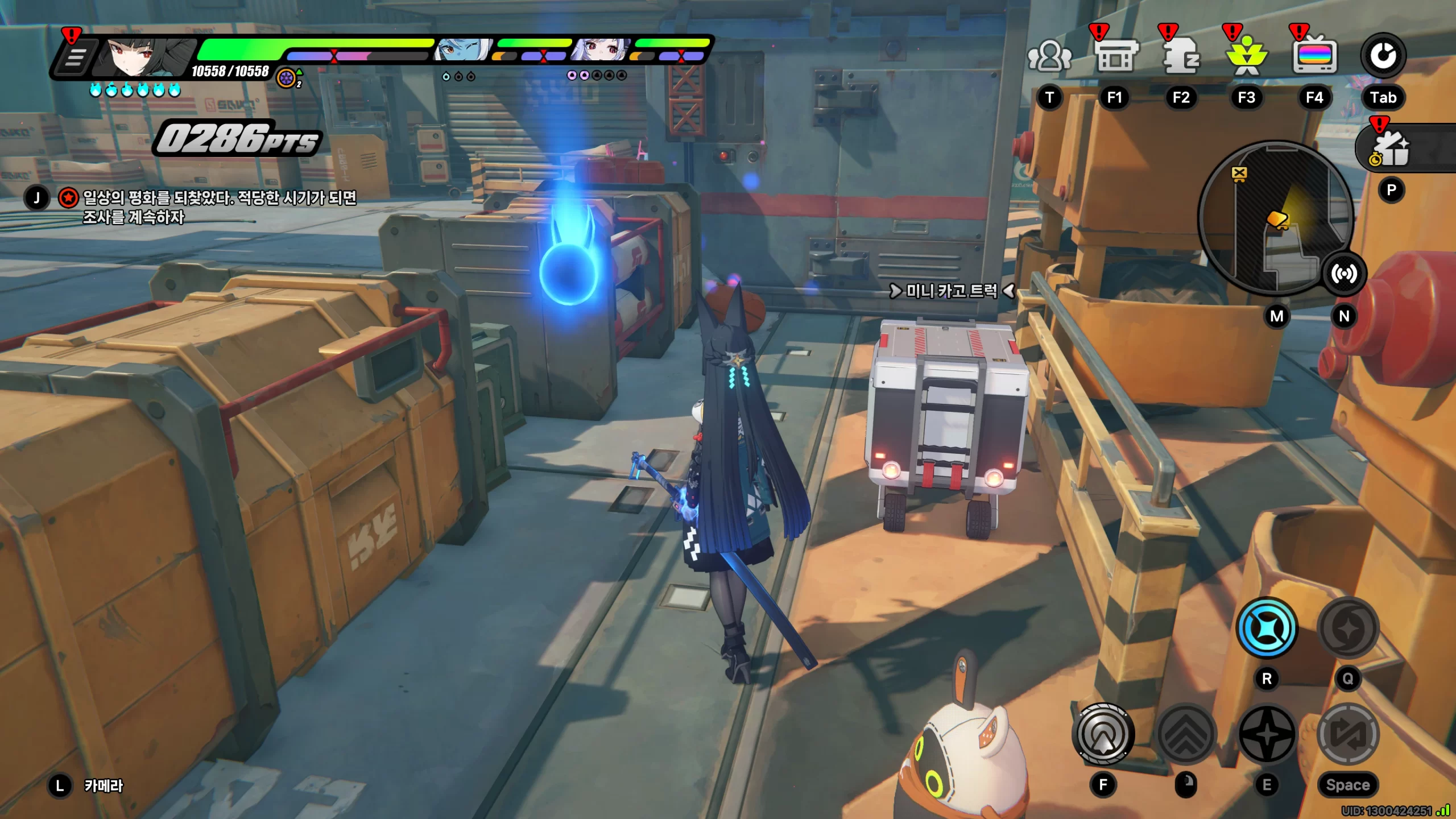Activate the glowing blue special skill
The width and height of the screenshot is (1456, 819).
point(1267,628)
